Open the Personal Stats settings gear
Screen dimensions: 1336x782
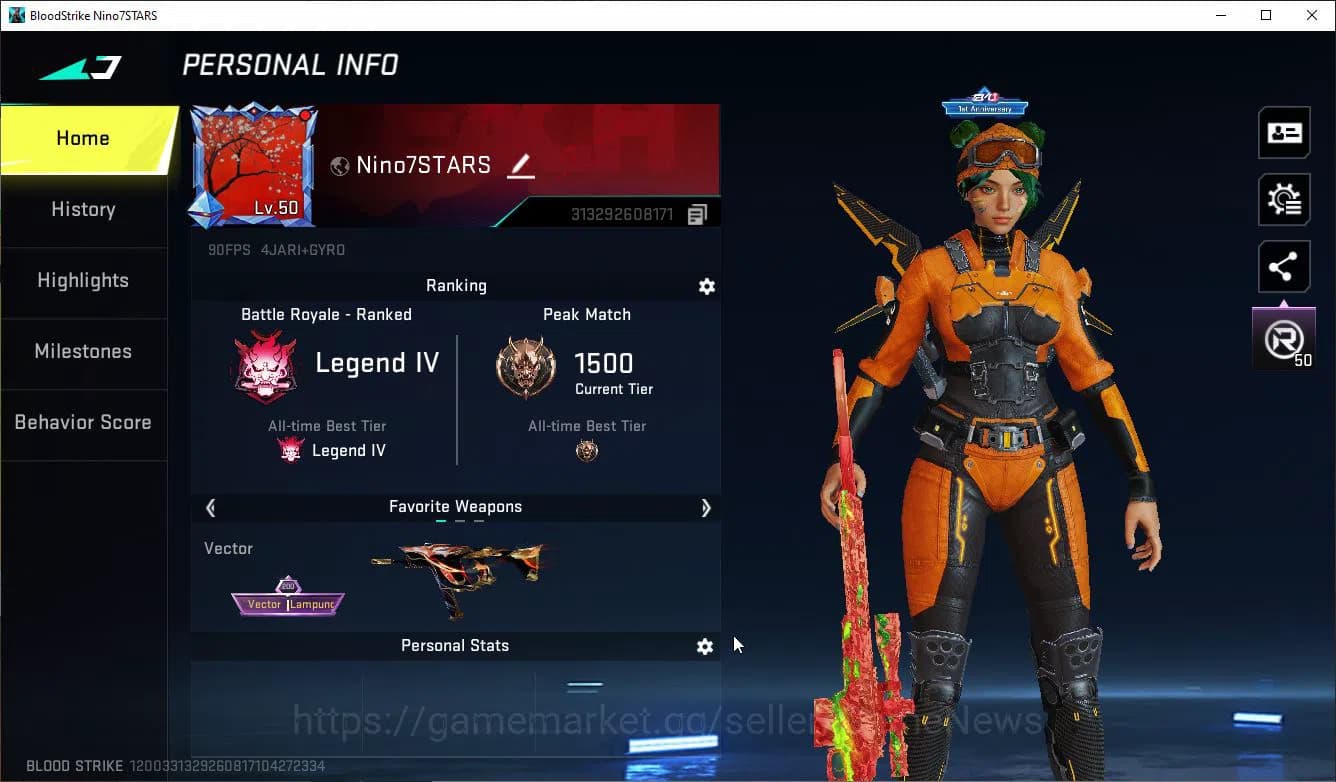[705, 647]
